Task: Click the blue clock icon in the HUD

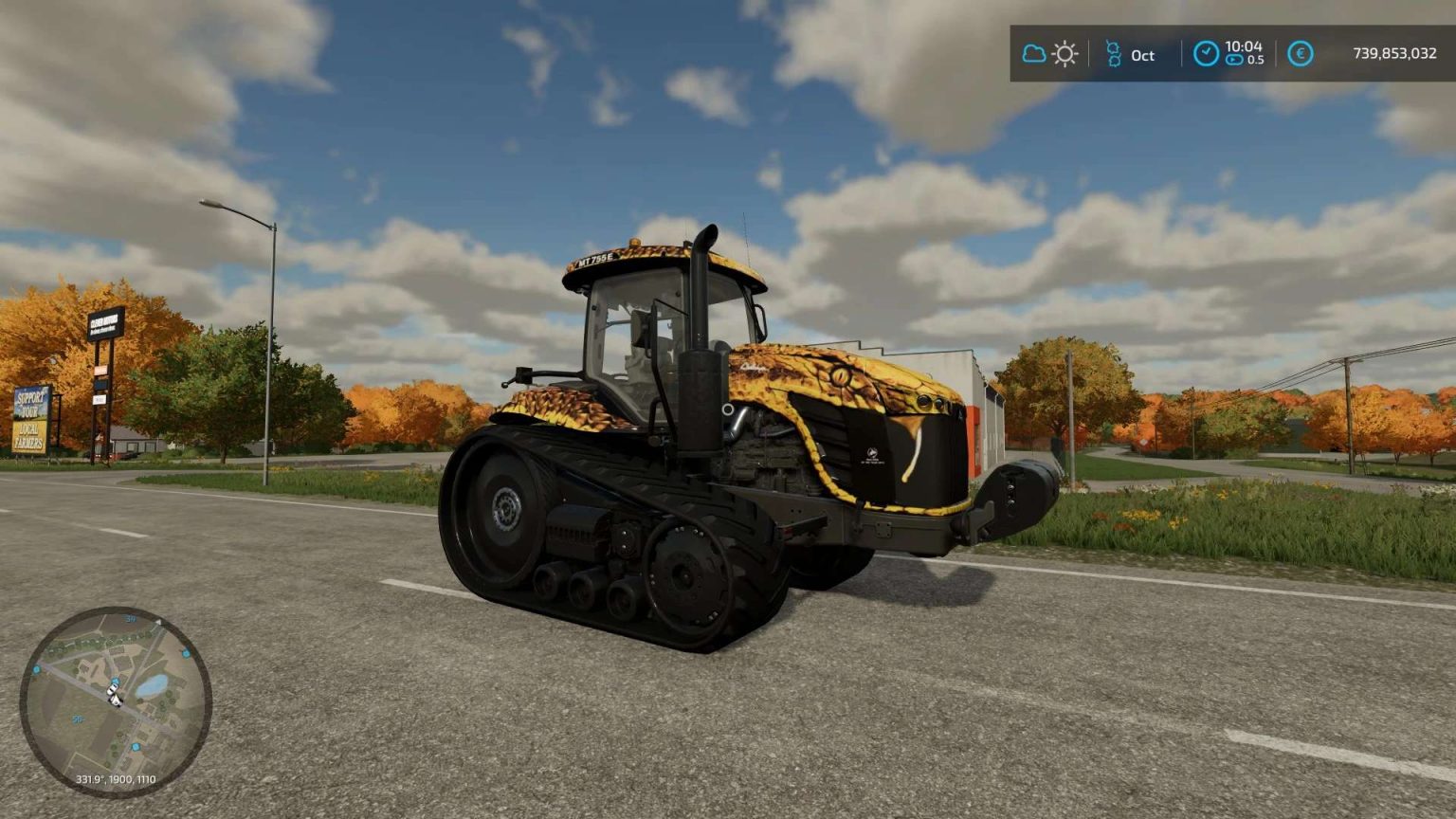Action: [1207, 53]
